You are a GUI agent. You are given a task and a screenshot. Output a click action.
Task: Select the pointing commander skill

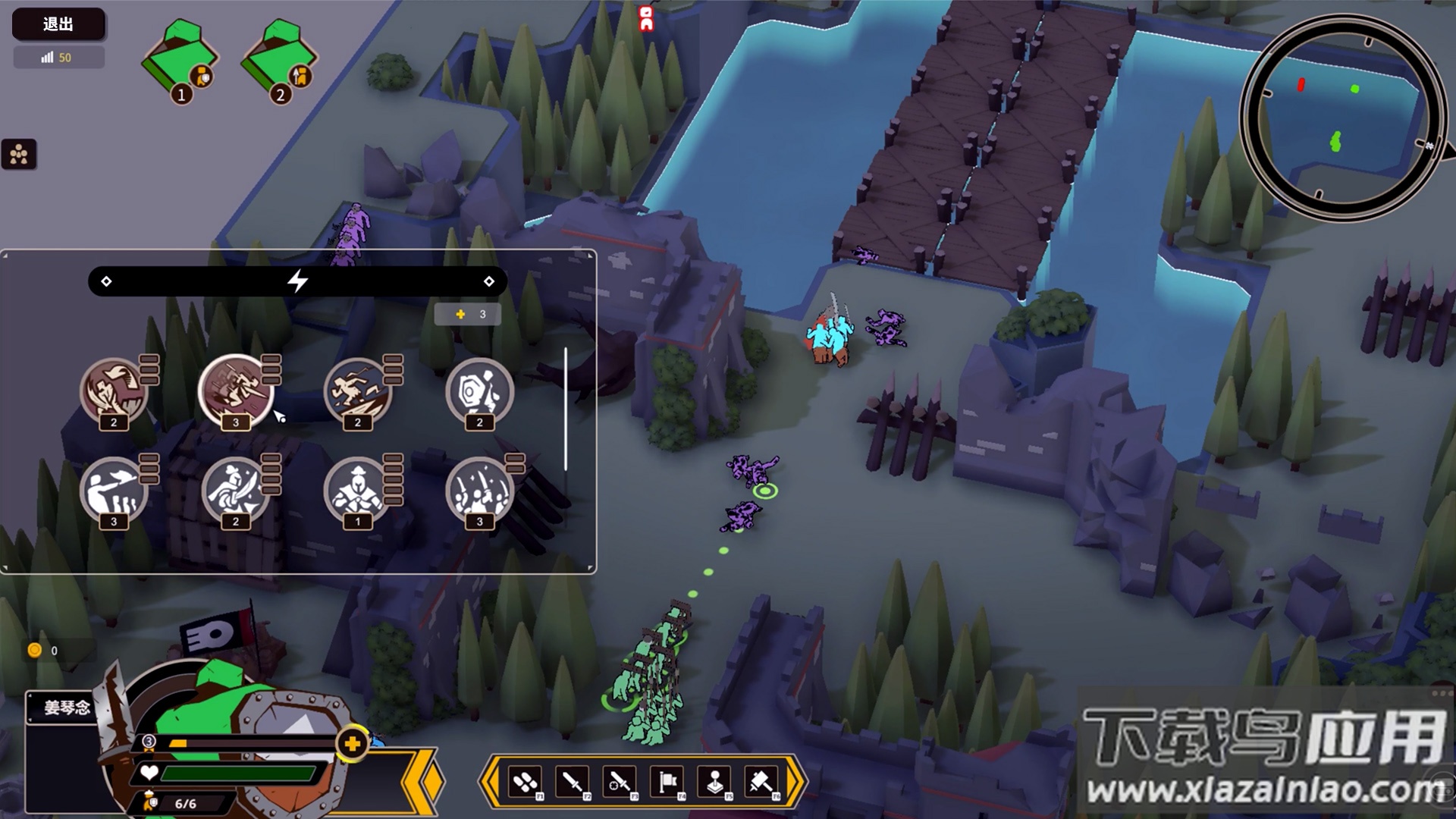pos(114,491)
